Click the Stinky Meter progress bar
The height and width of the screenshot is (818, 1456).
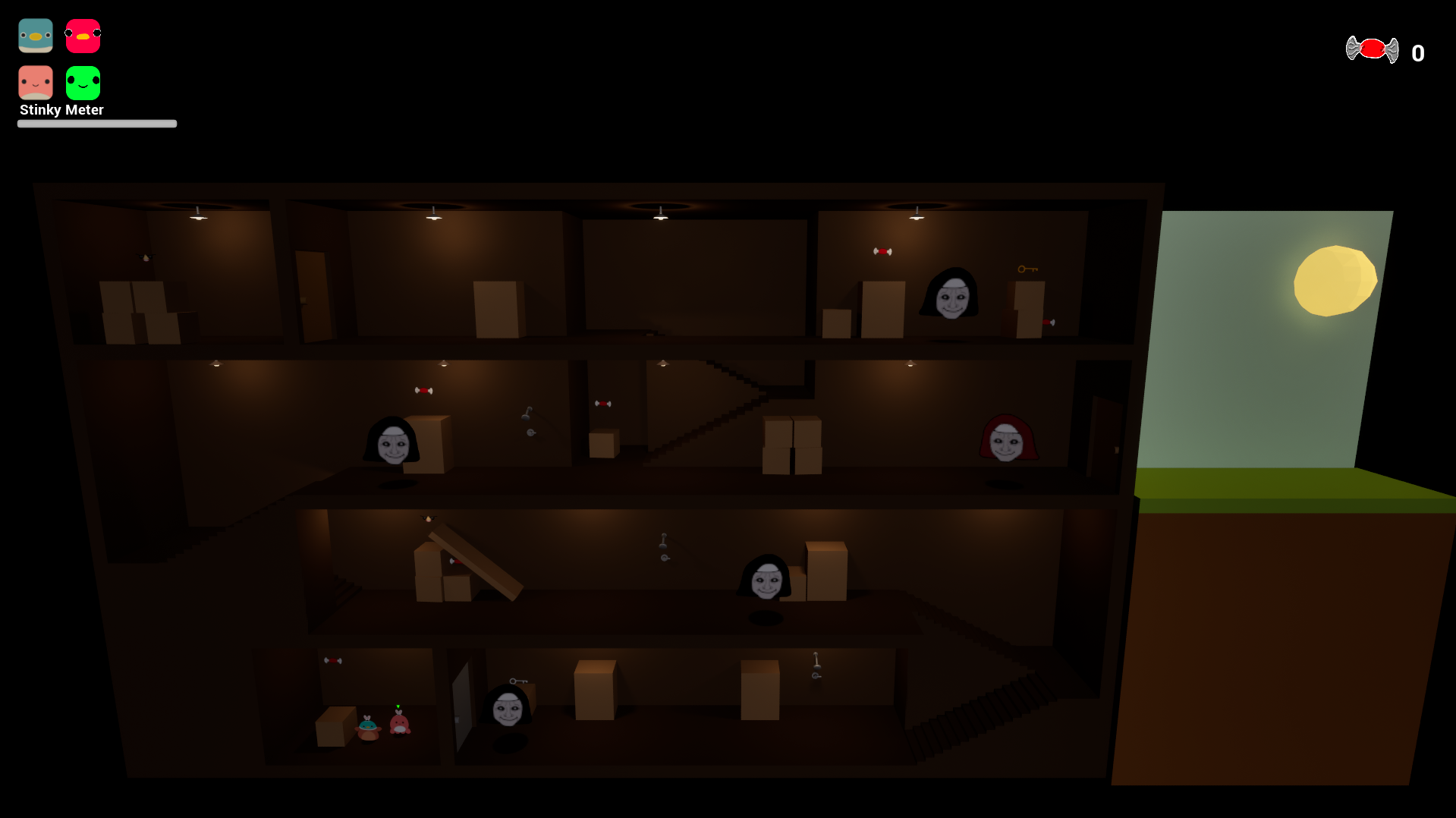click(96, 123)
